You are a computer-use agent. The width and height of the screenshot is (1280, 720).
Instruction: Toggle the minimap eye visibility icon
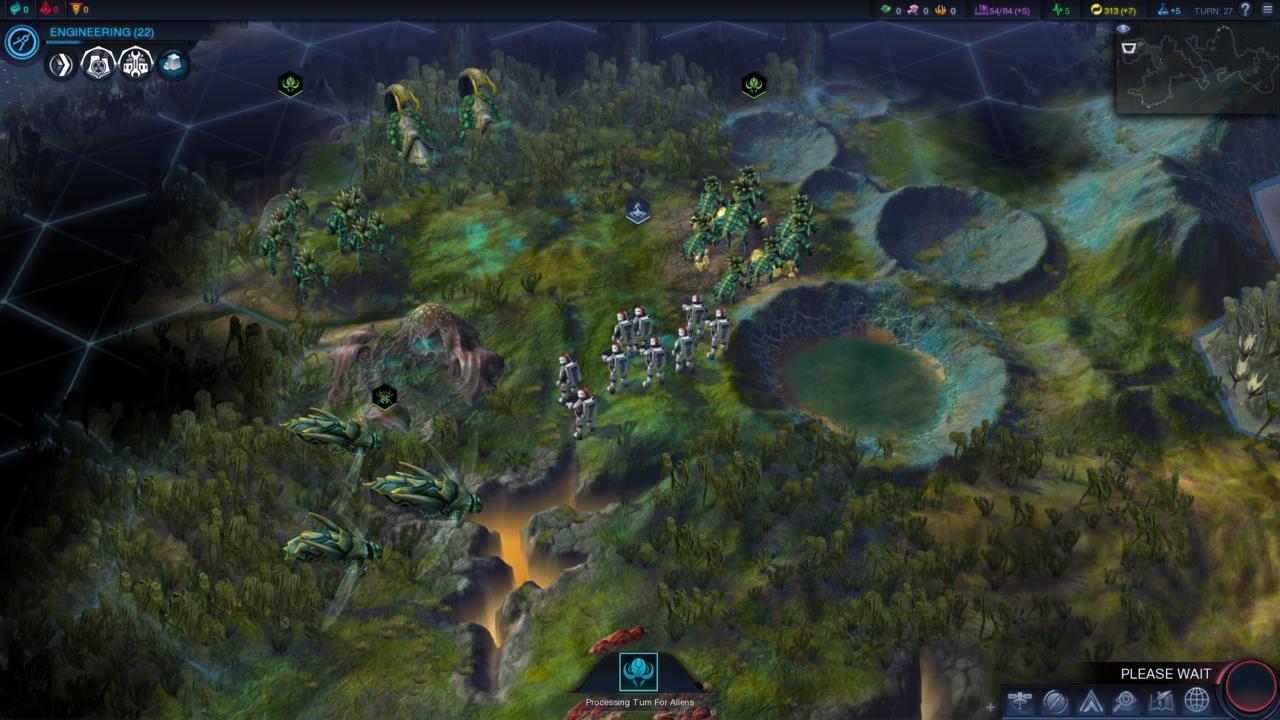pos(1123,30)
